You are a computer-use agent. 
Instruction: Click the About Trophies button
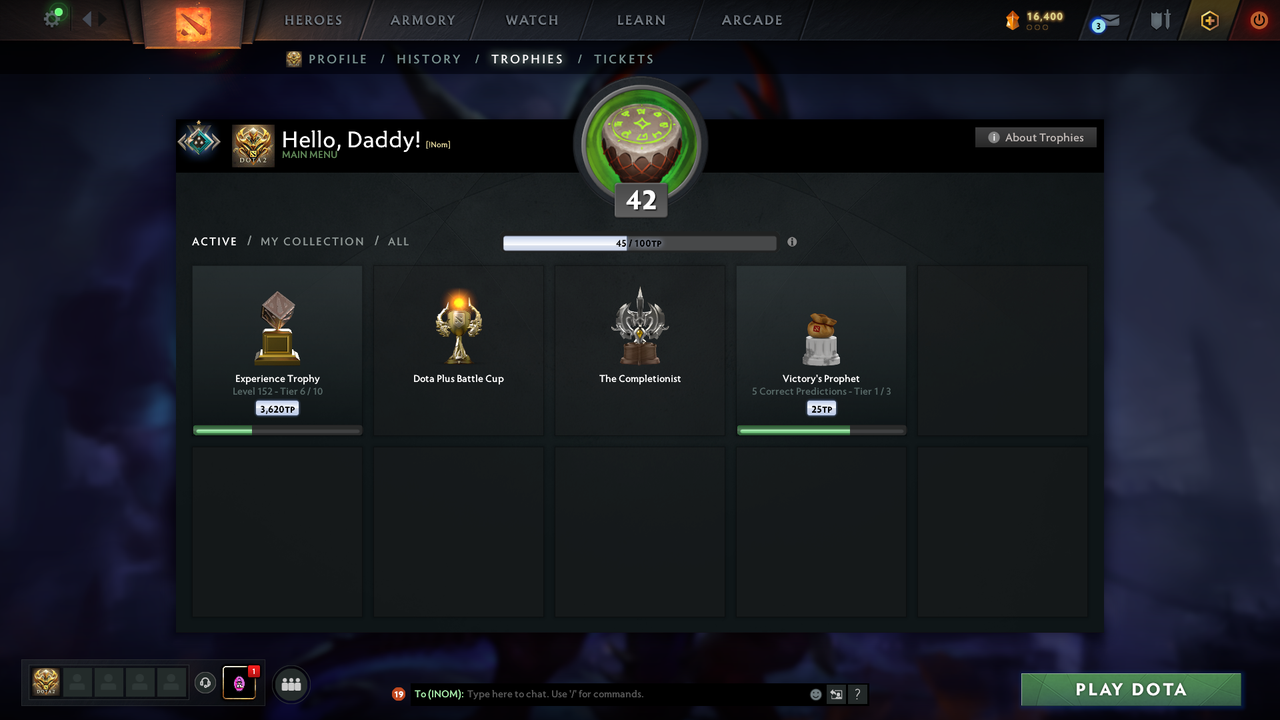point(1036,137)
